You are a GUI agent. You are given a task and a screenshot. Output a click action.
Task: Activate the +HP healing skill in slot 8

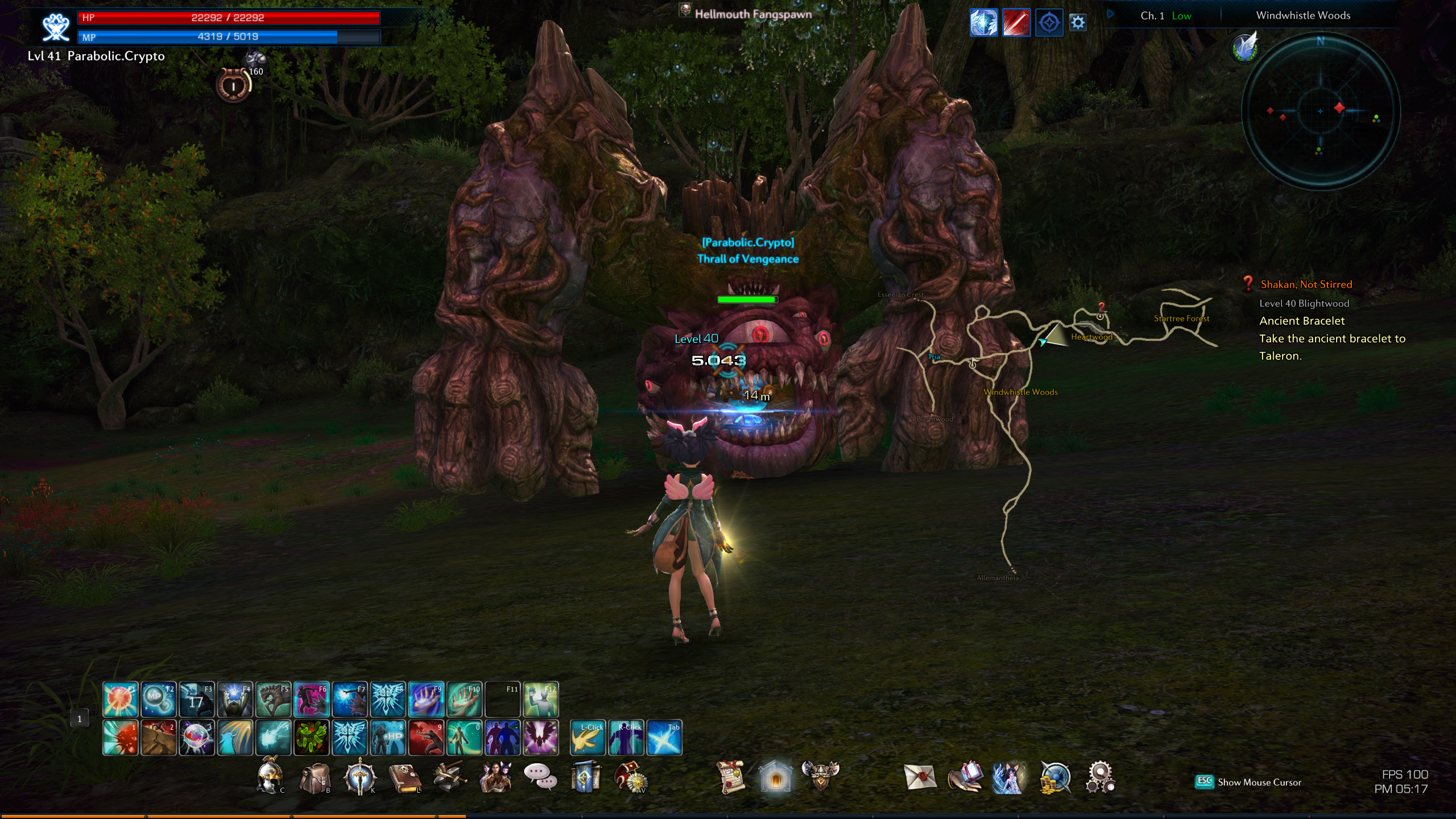click(x=388, y=738)
